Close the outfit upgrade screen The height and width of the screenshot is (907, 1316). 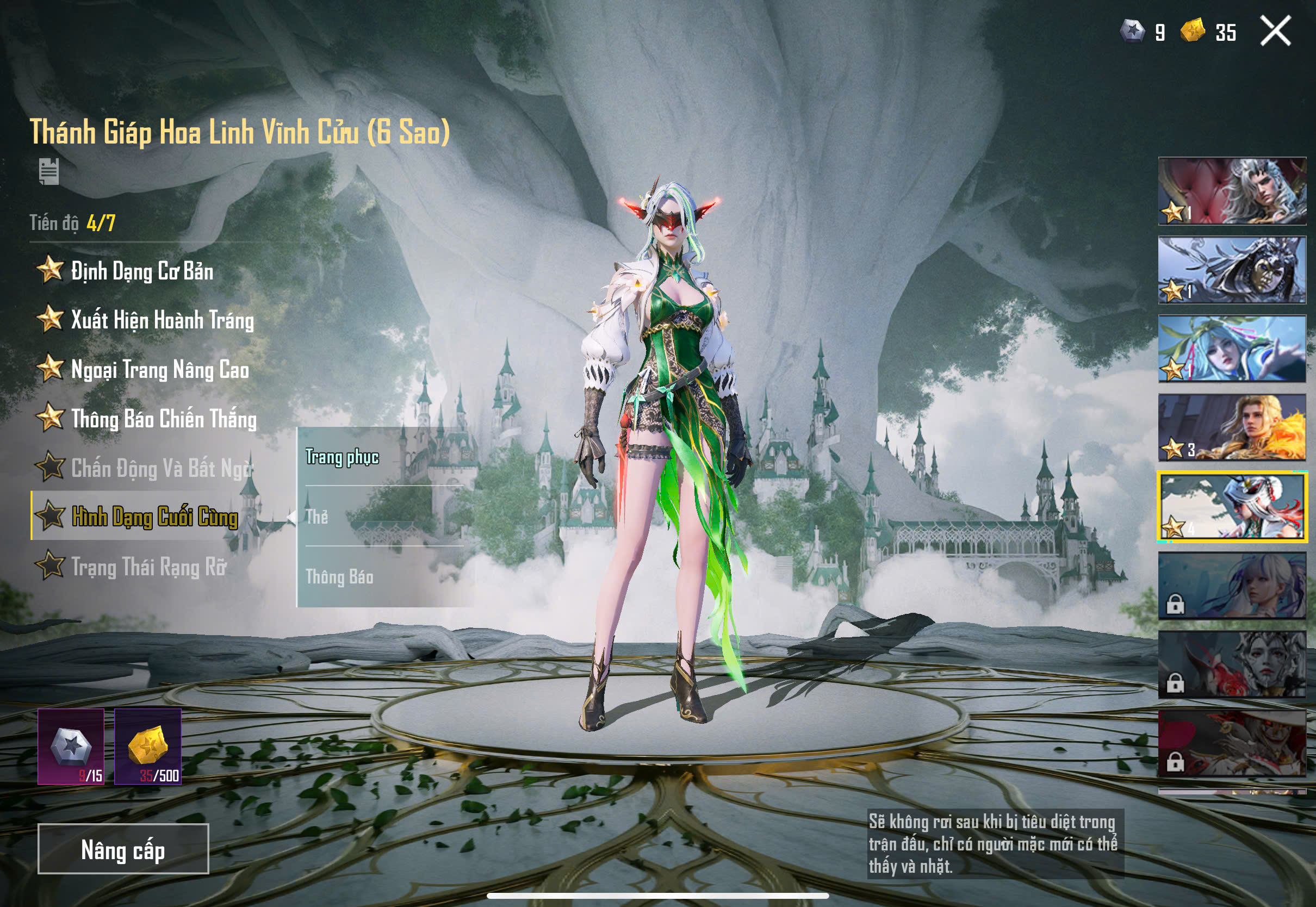tap(1275, 30)
